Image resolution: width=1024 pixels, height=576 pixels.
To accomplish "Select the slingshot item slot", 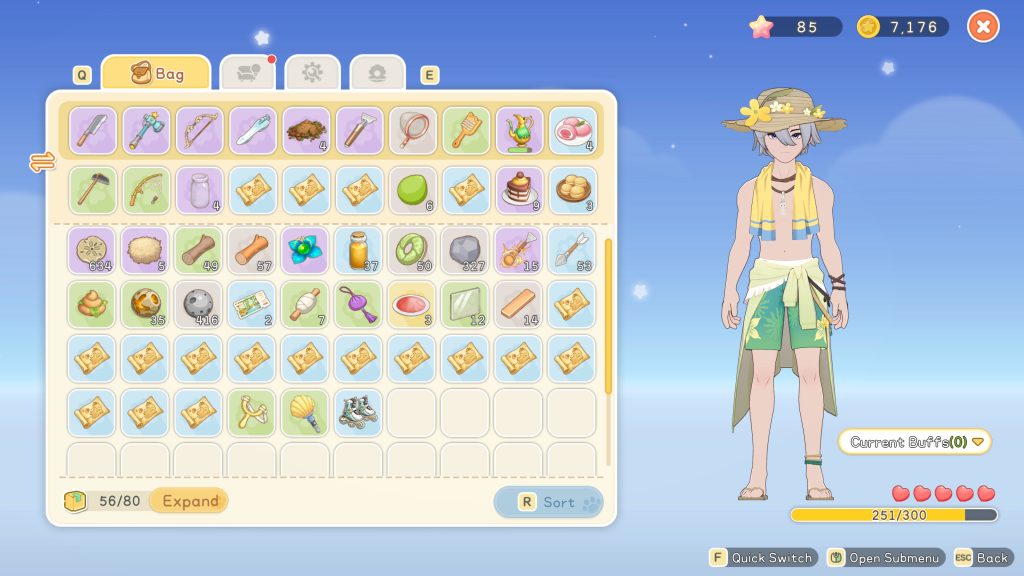I will tap(253, 412).
